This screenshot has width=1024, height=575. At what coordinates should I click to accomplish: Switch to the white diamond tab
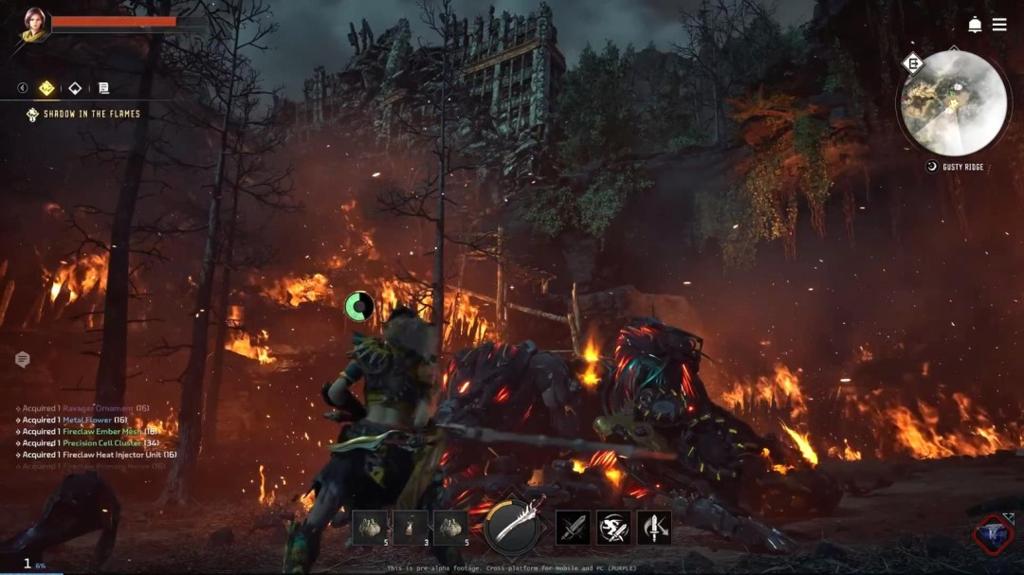coord(75,88)
